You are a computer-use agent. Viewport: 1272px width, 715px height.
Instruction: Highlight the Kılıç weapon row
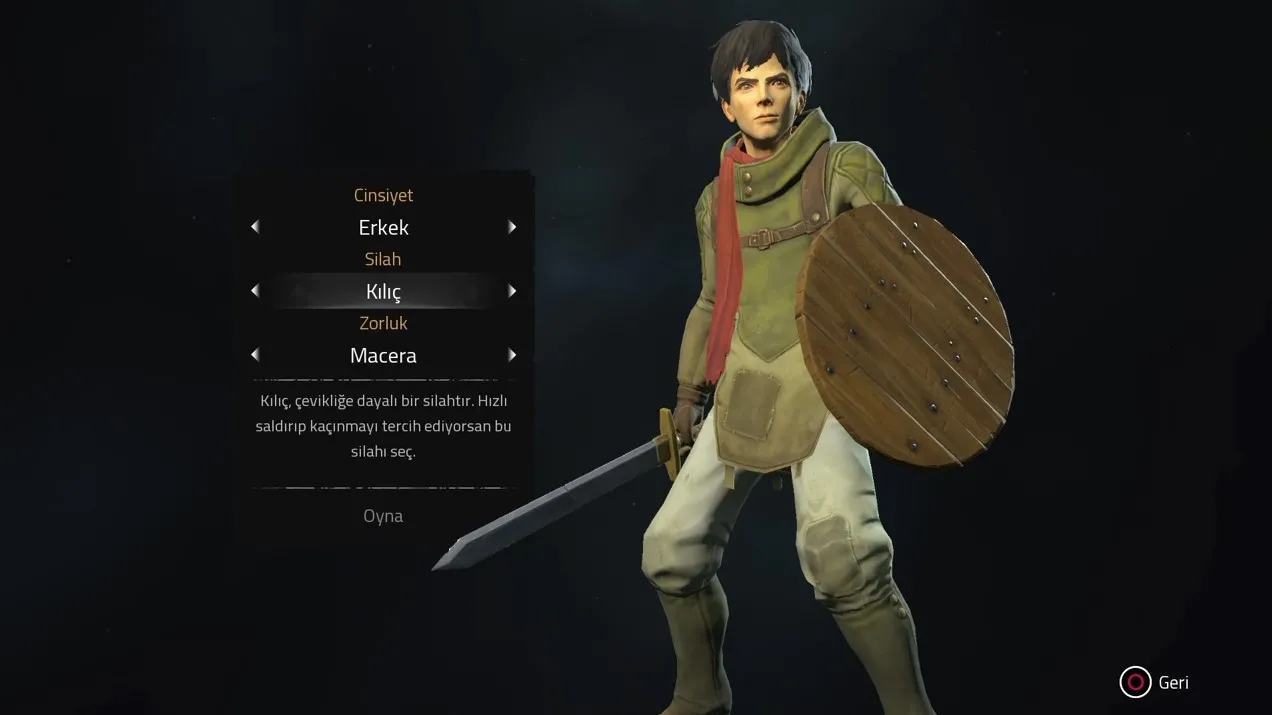tap(383, 291)
